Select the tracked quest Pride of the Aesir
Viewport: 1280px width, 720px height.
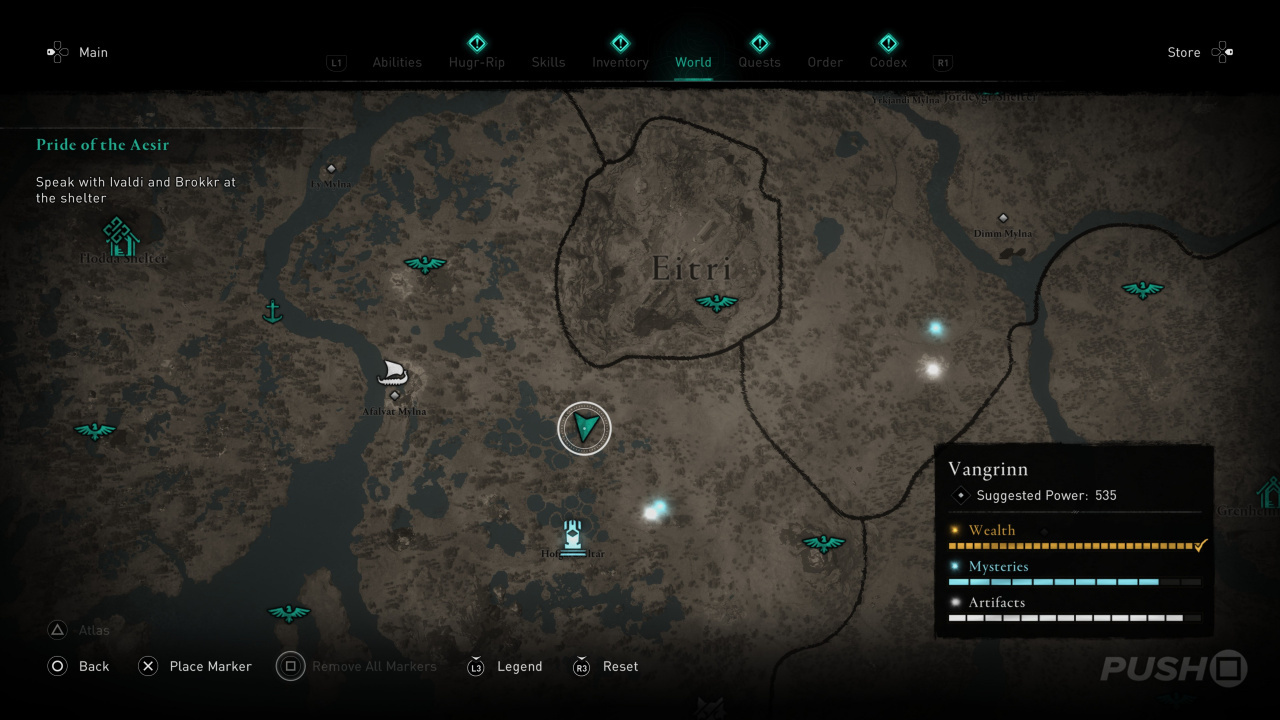(103, 145)
